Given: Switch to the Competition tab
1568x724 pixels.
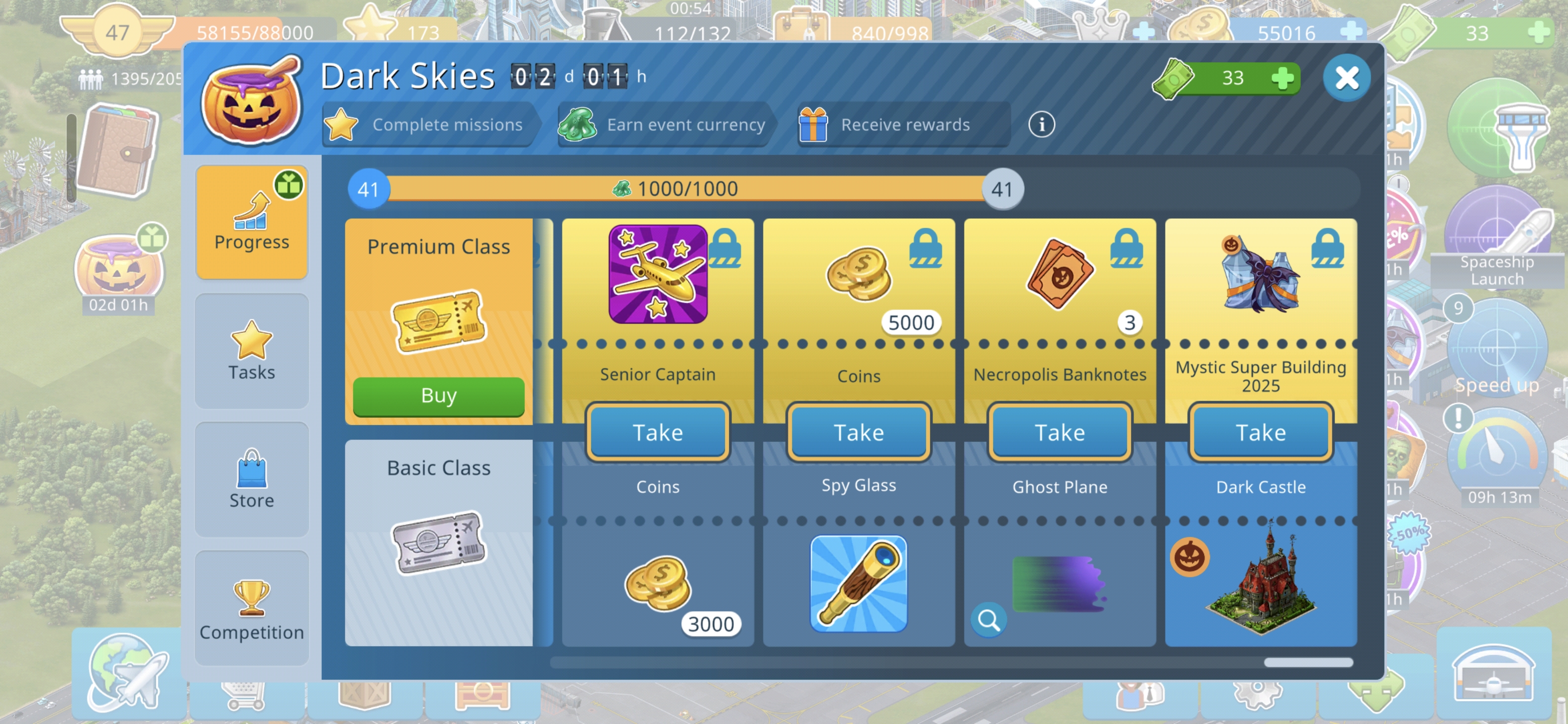Looking at the screenshot, I should click(251, 608).
